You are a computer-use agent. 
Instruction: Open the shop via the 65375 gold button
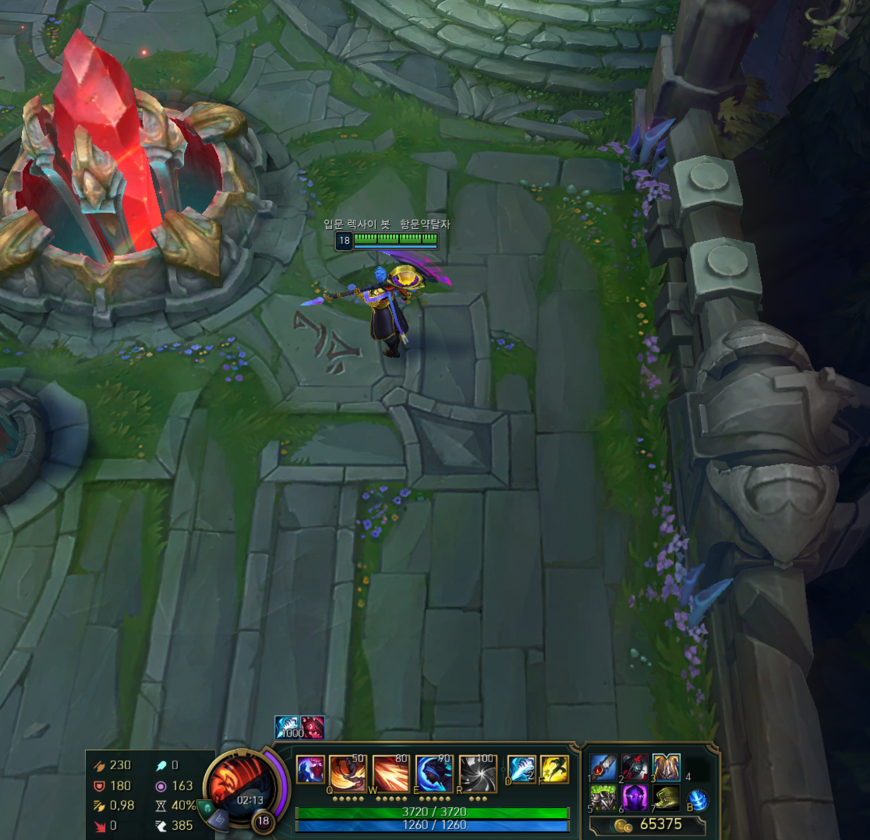650,825
